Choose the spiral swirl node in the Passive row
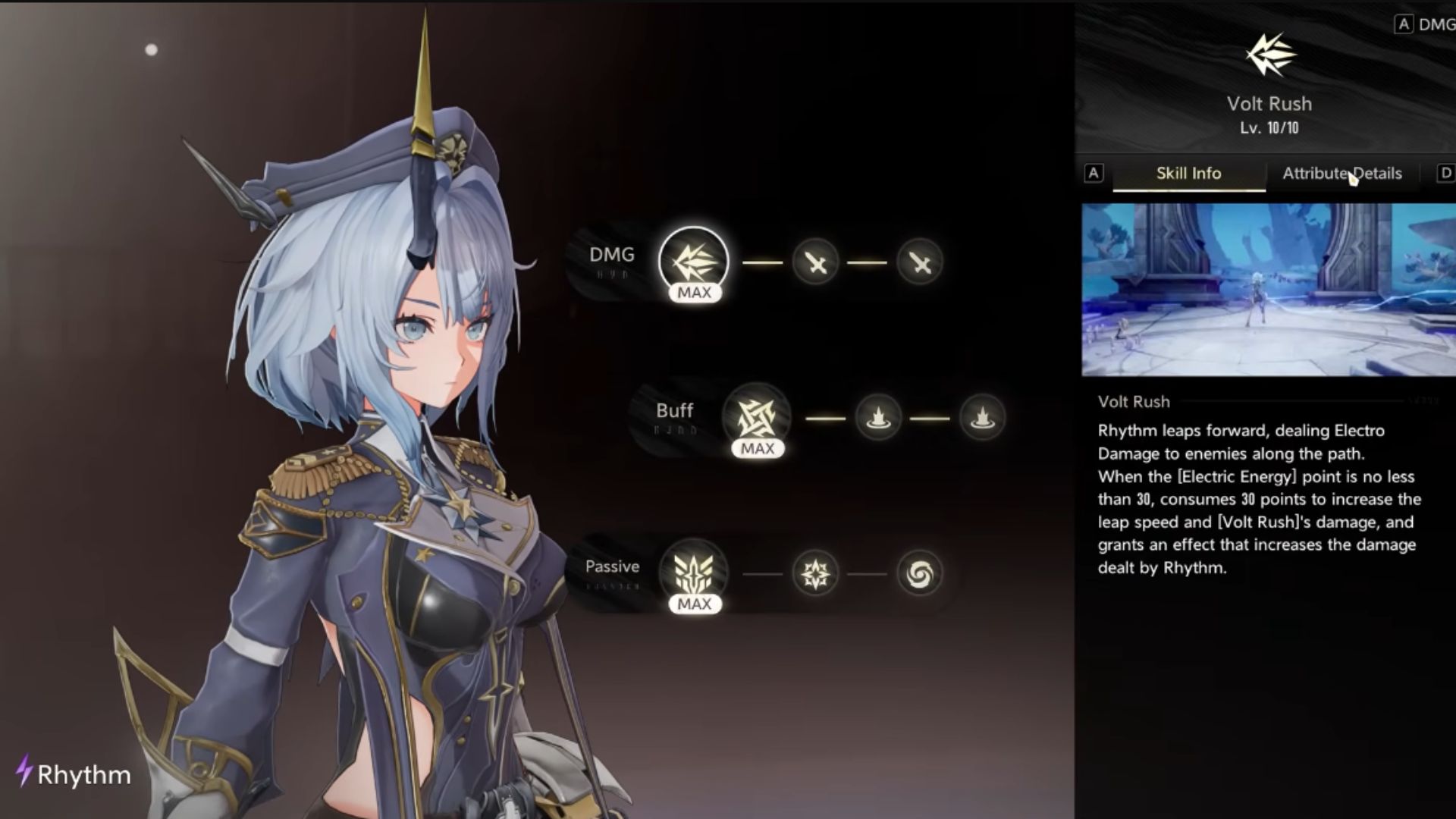This screenshot has width=1456, height=819. click(919, 573)
